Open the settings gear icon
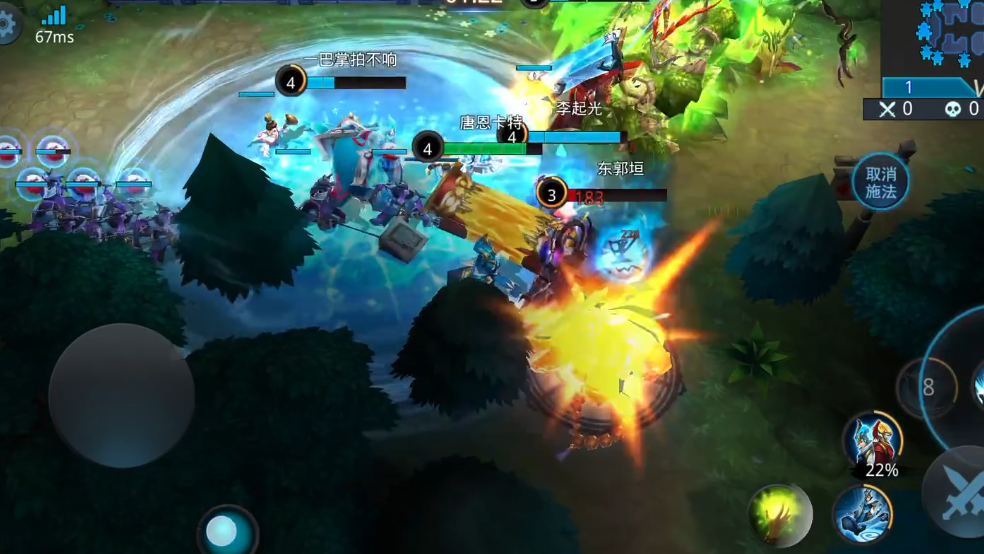The height and width of the screenshot is (554, 984). pos(8,25)
